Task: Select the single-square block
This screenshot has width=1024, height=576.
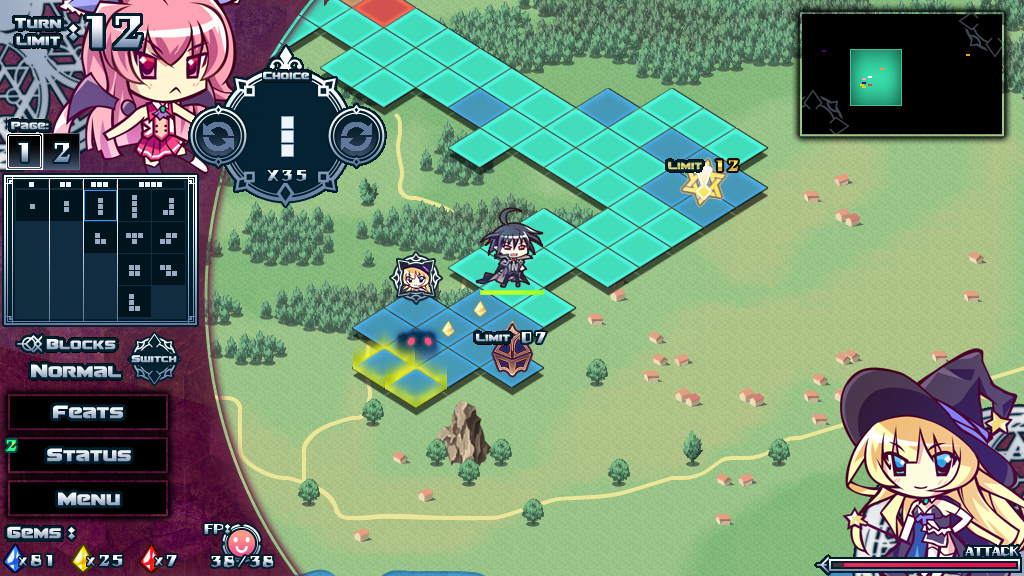Action: [x=32, y=206]
